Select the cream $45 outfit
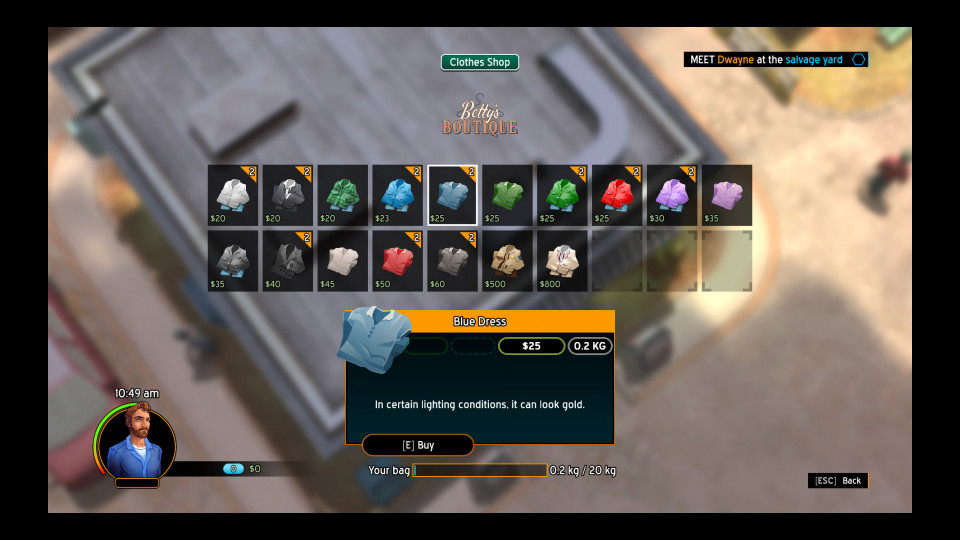This screenshot has width=960, height=540. [x=343, y=261]
